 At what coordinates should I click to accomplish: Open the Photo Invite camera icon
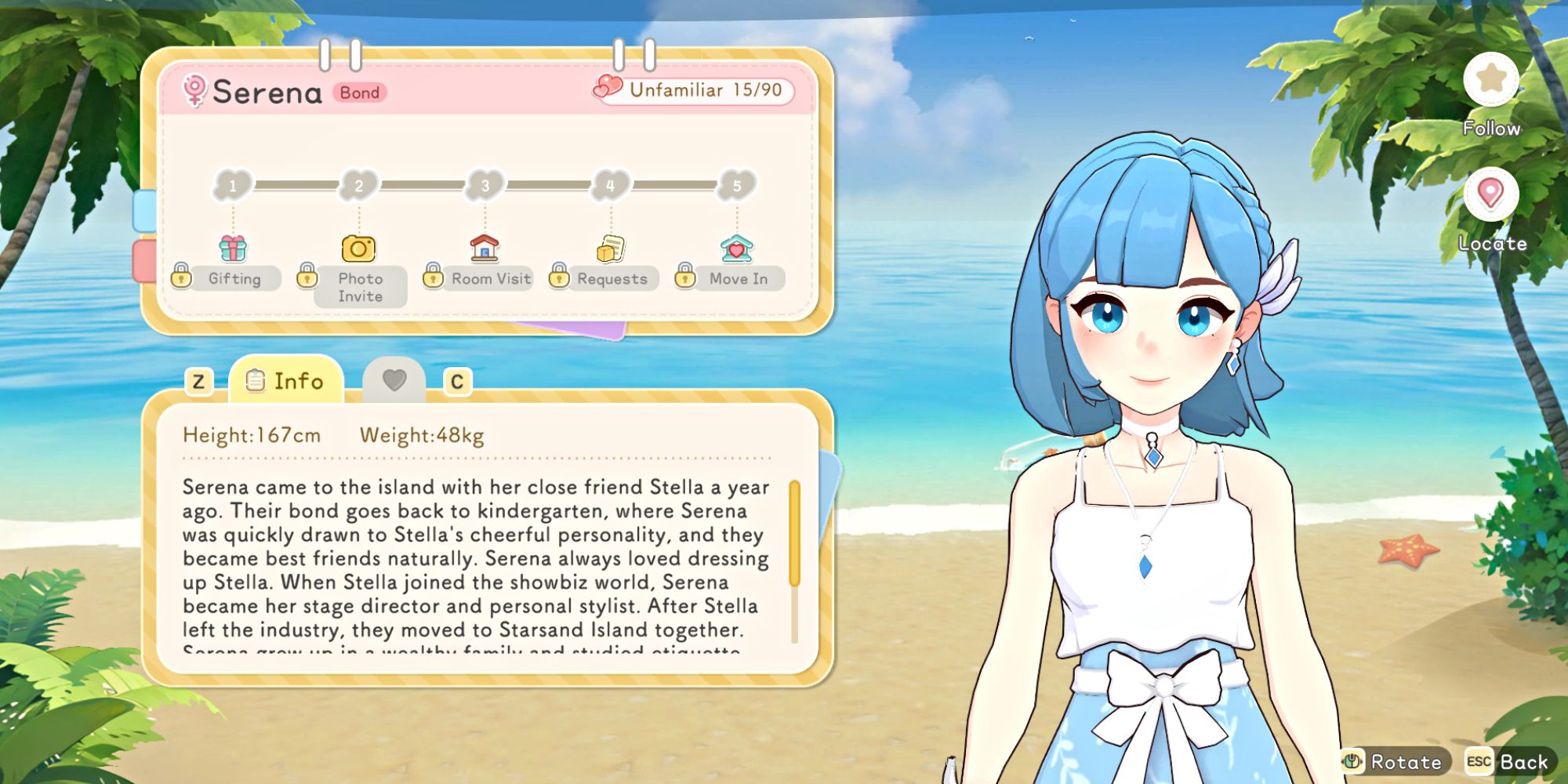click(x=359, y=249)
